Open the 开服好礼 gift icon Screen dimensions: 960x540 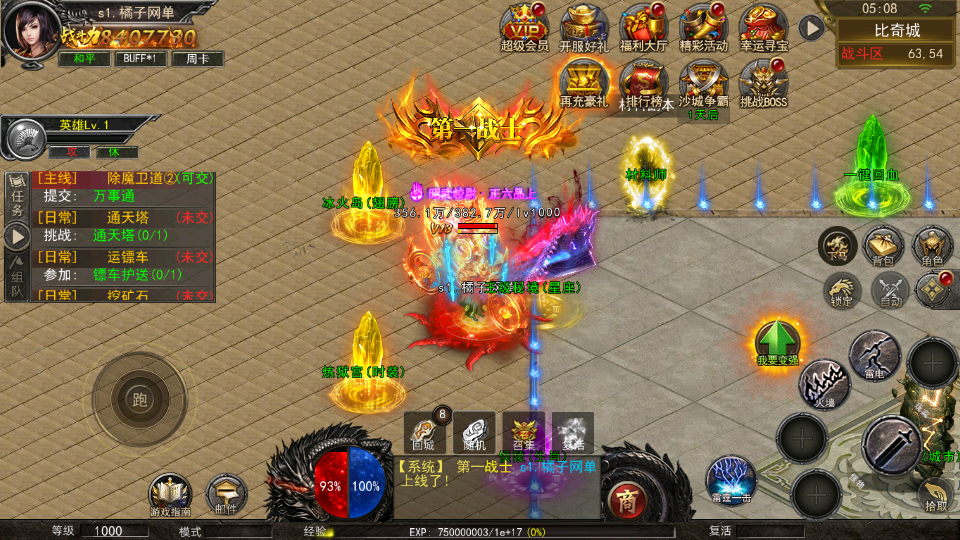pos(584,26)
